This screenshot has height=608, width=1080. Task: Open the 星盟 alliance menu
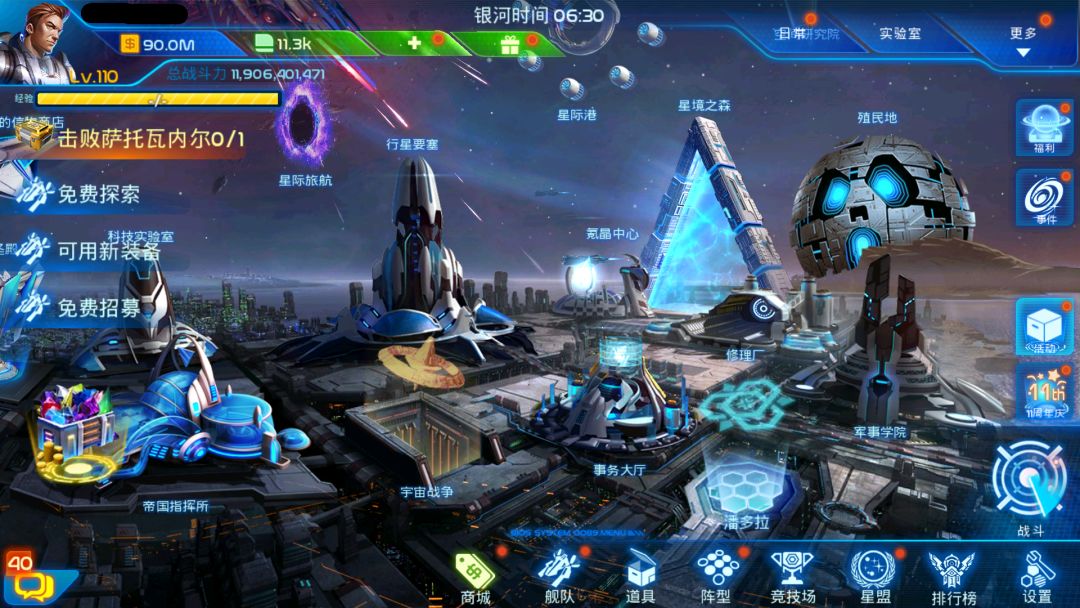[x=871, y=578]
